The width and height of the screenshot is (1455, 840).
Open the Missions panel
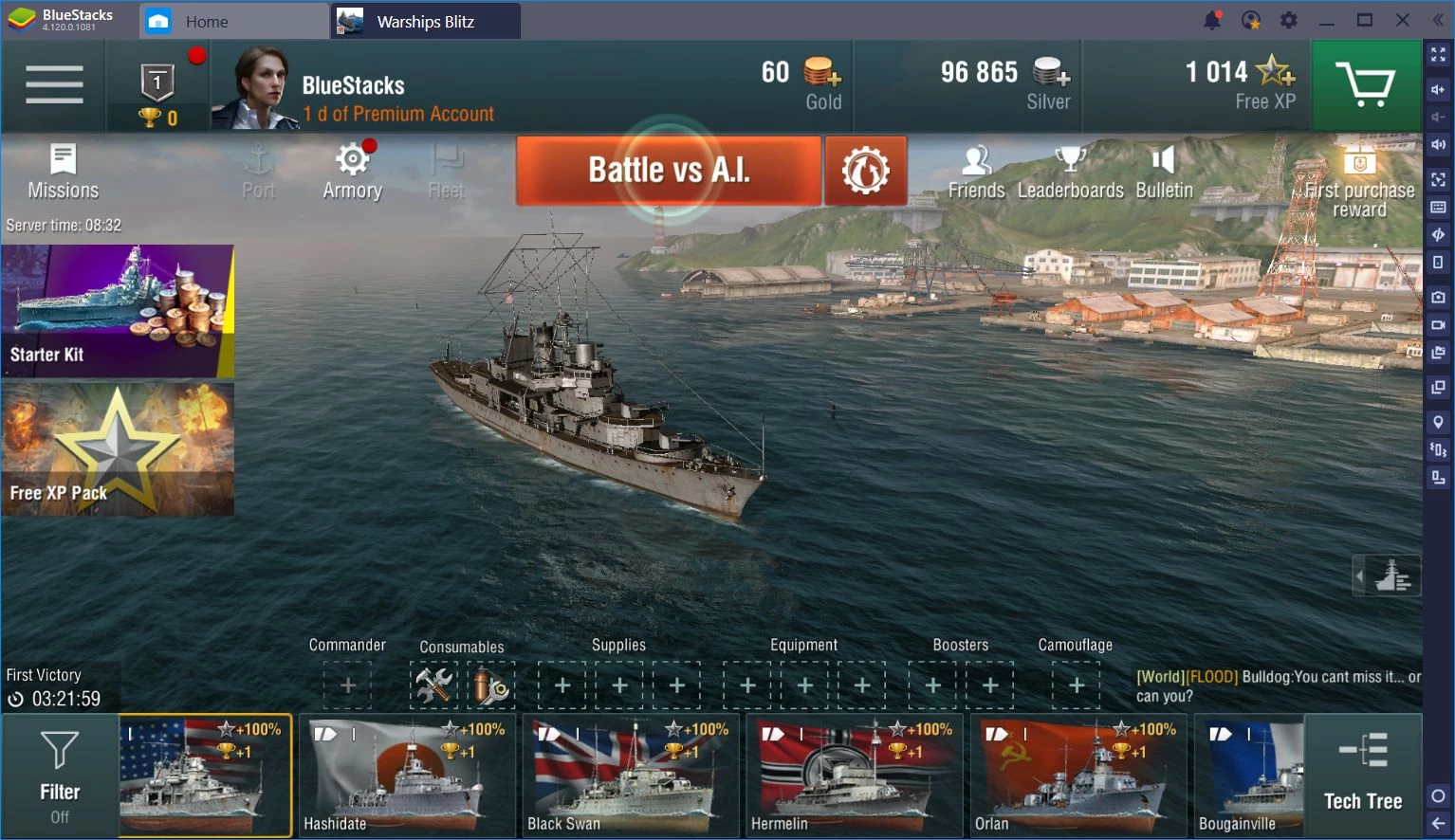(63, 172)
